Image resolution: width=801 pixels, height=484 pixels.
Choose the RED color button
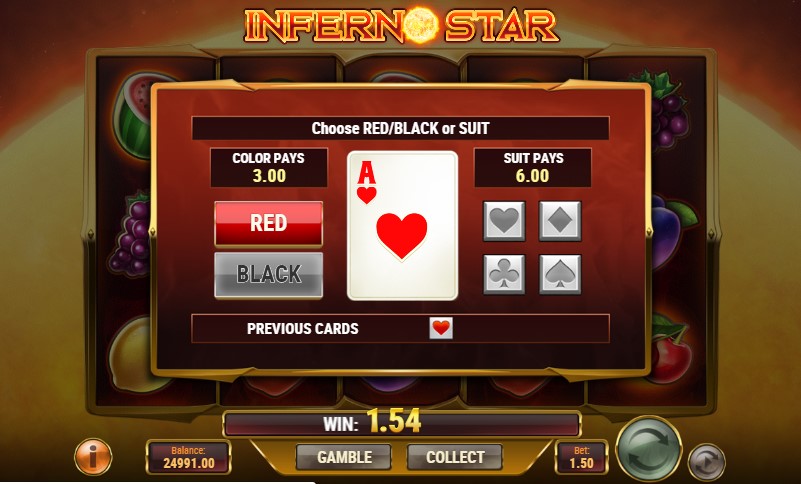click(268, 223)
